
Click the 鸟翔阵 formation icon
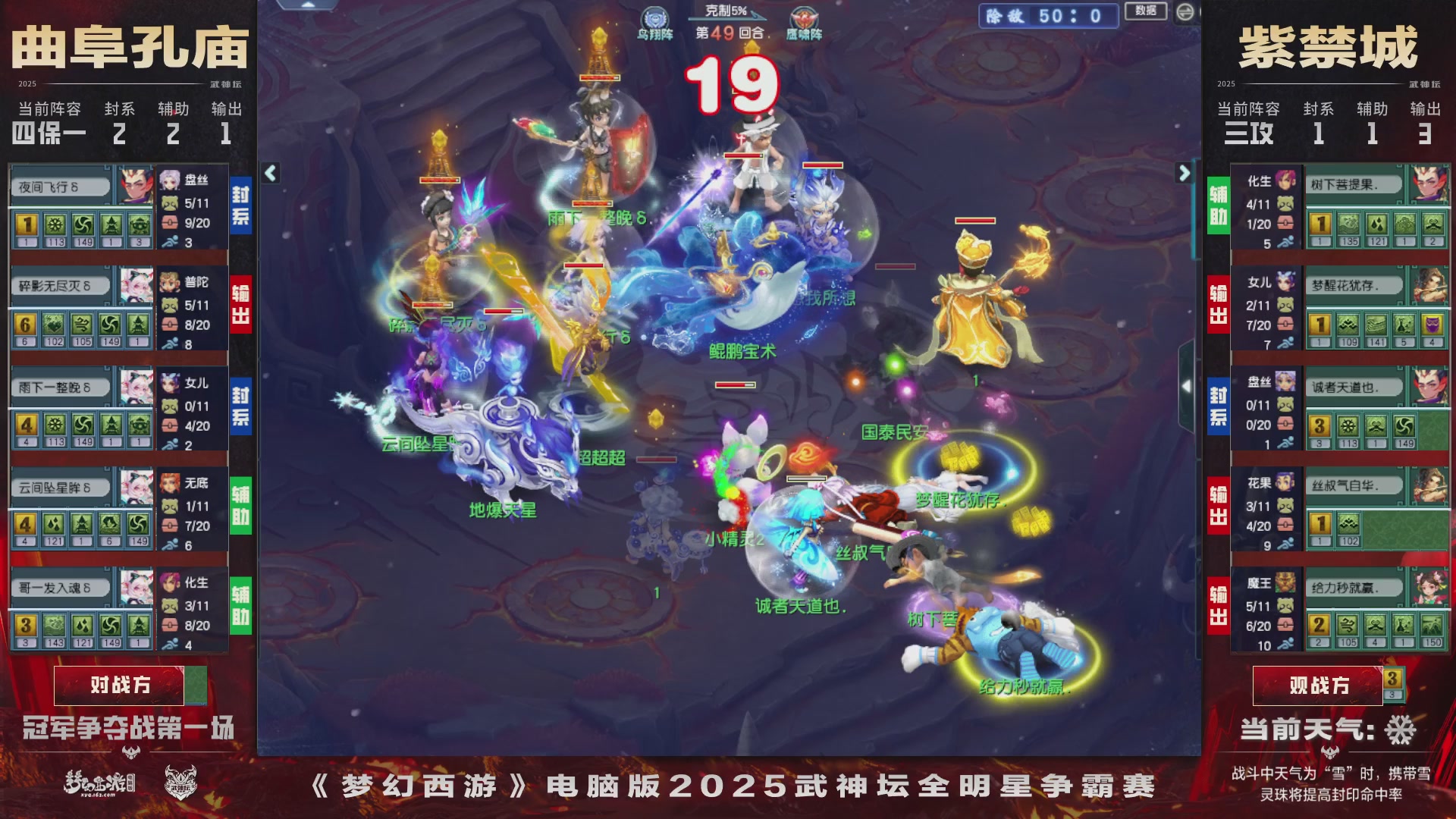[x=655, y=17]
